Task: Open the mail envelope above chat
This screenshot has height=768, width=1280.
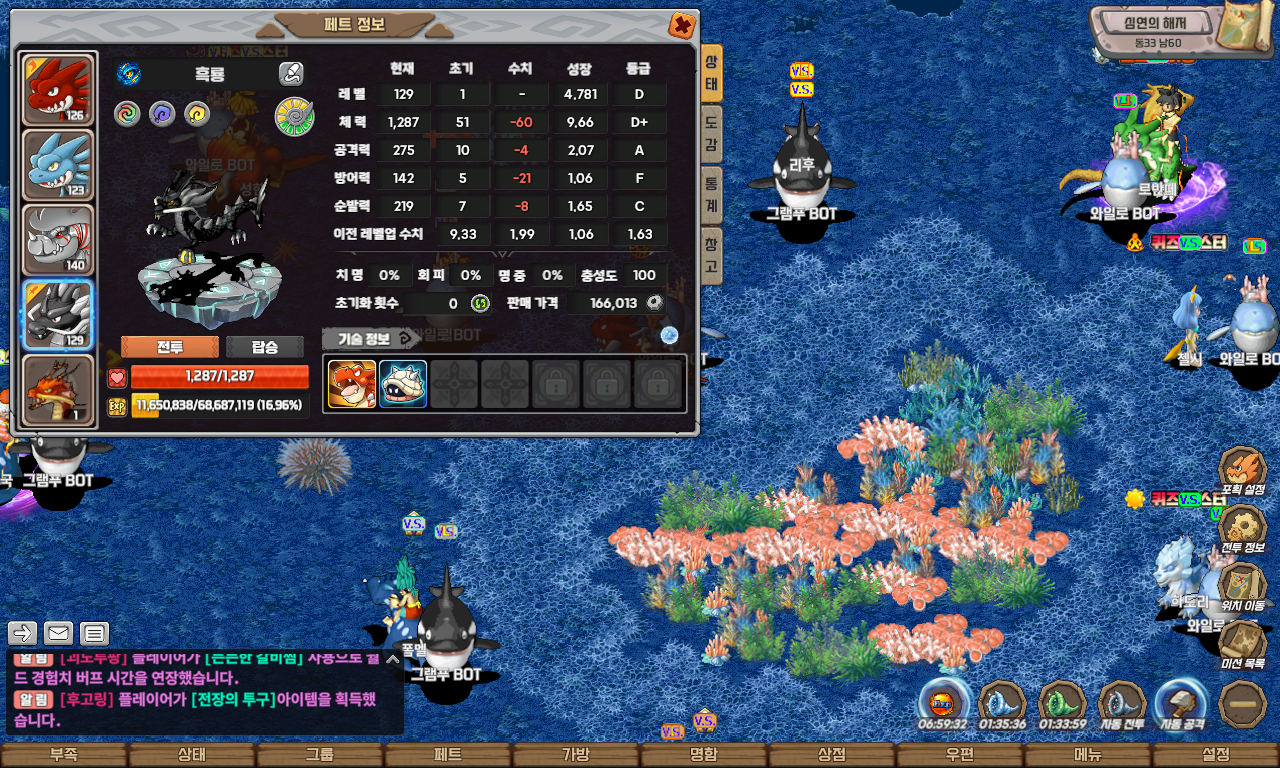Action: [x=58, y=632]
